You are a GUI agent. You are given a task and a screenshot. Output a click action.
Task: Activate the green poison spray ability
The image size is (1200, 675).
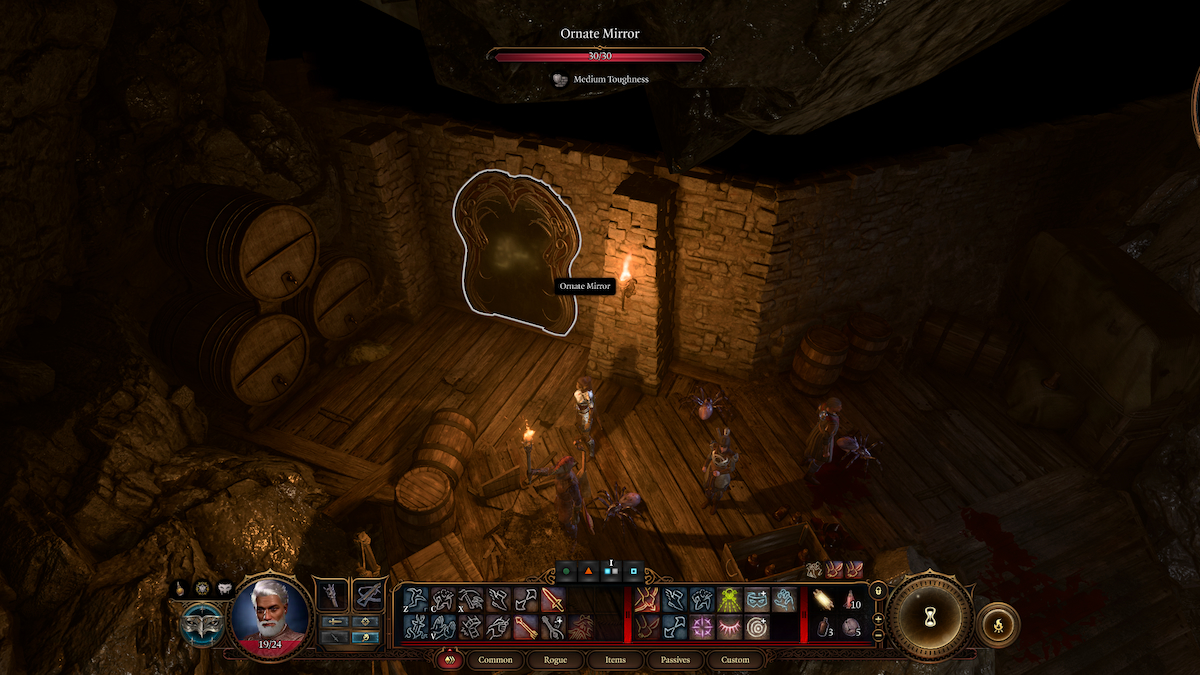[728, 599]
